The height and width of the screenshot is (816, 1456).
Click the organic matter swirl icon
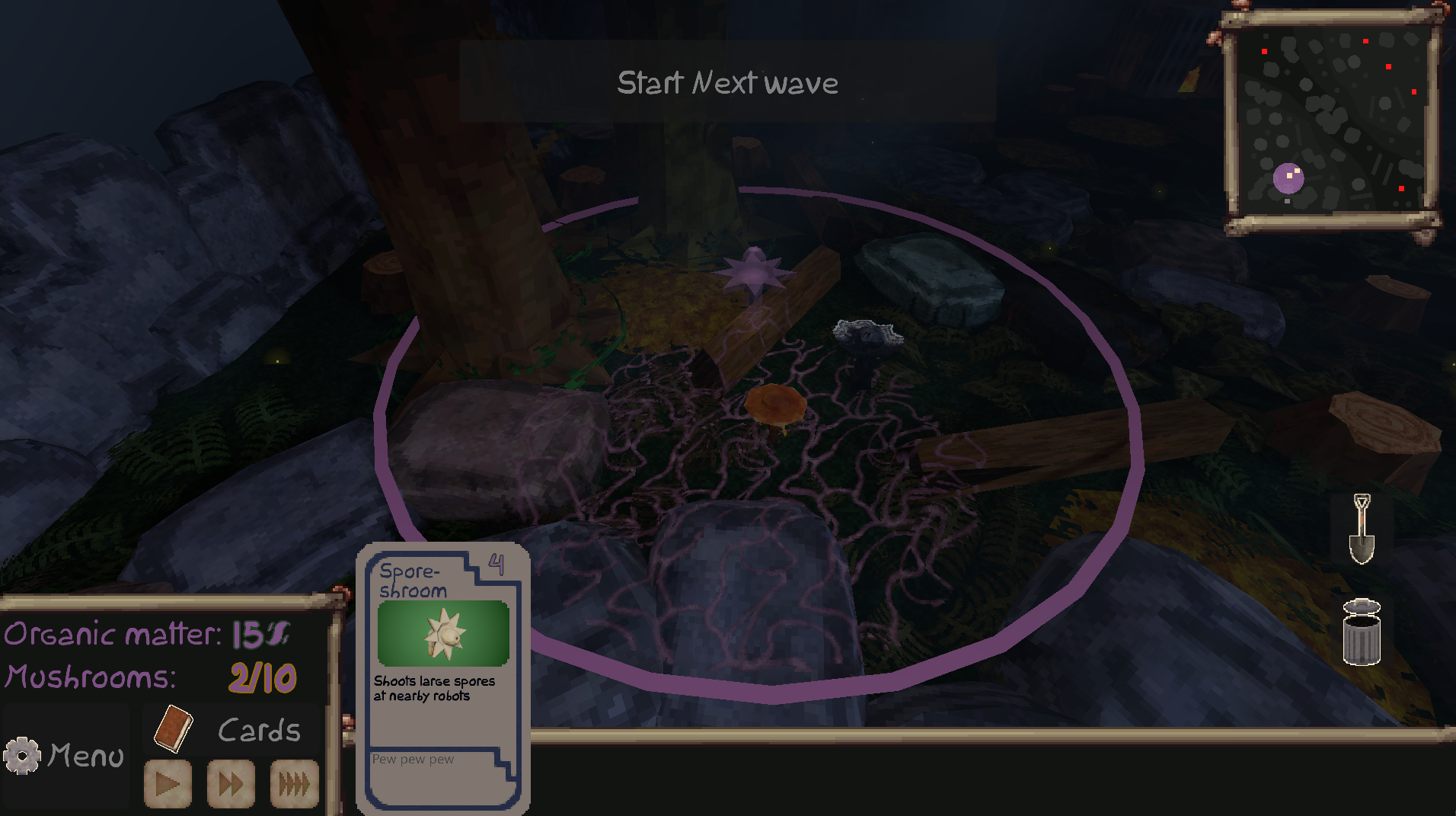coord(279,633)
